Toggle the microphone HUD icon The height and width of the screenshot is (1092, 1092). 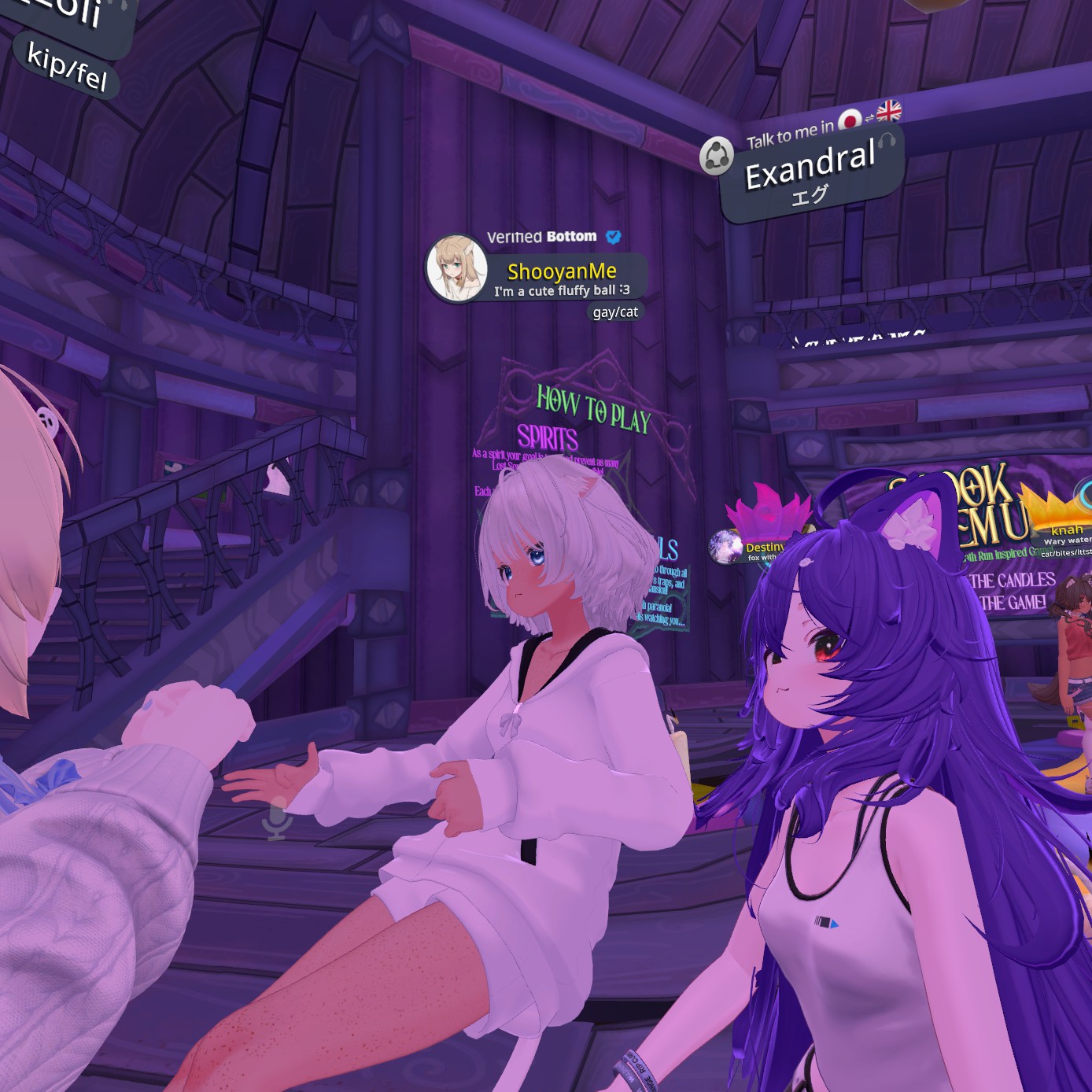pos(276,819)
